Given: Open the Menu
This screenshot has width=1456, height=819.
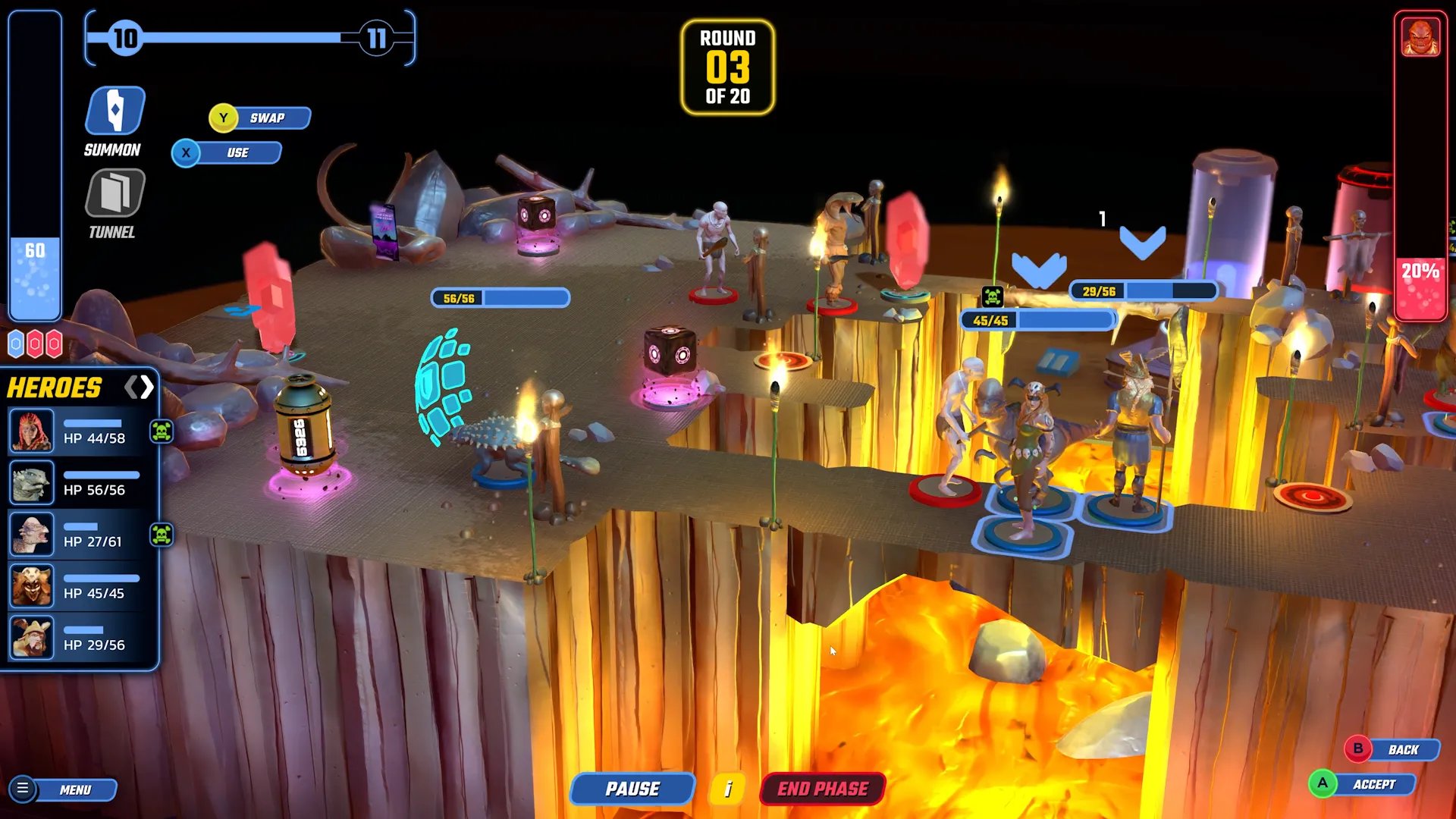Looking at the screenshot, I should point(64,789).
